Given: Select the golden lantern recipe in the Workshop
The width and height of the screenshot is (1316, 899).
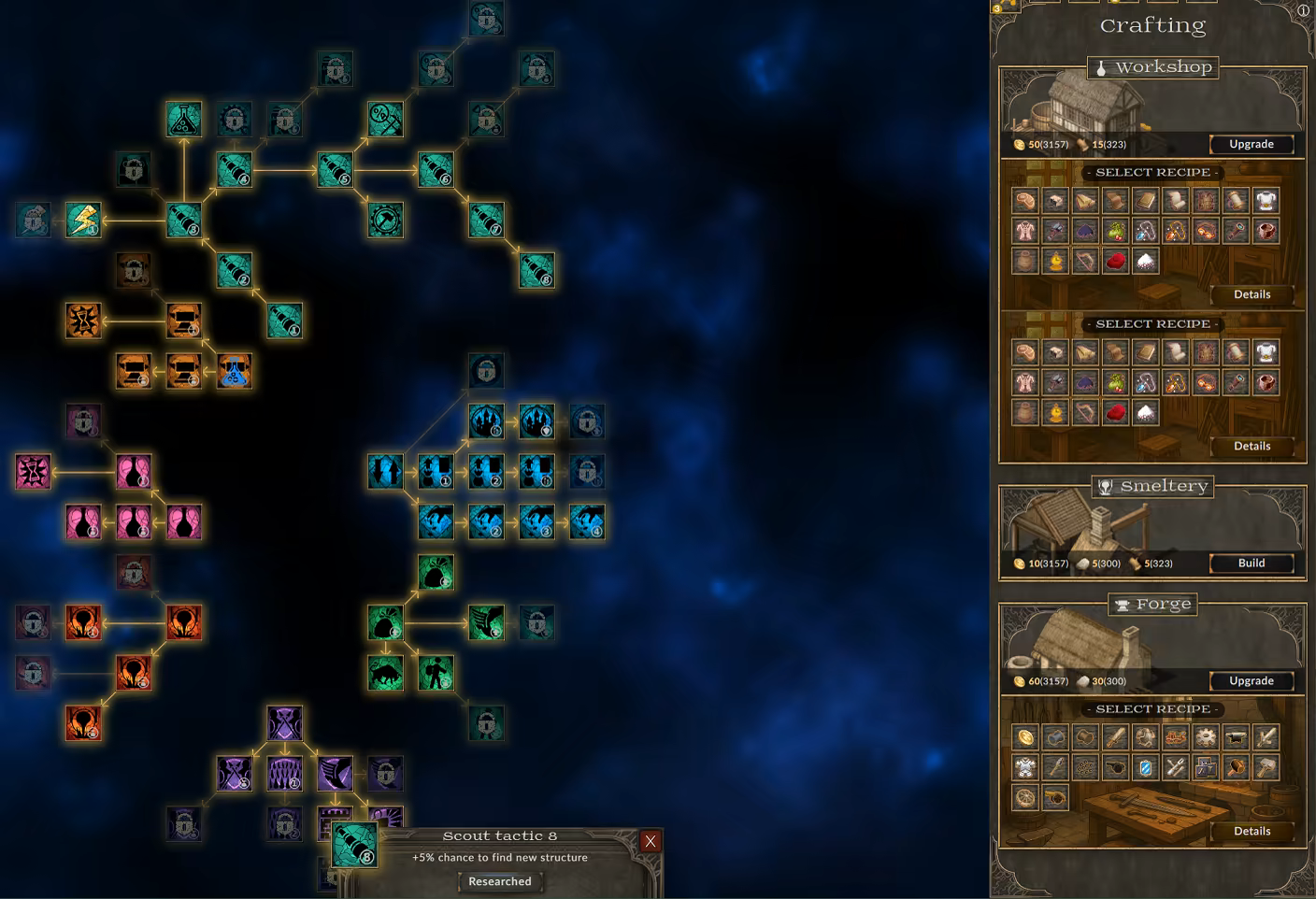Looking at the screenshot, I should point(1055,261).
